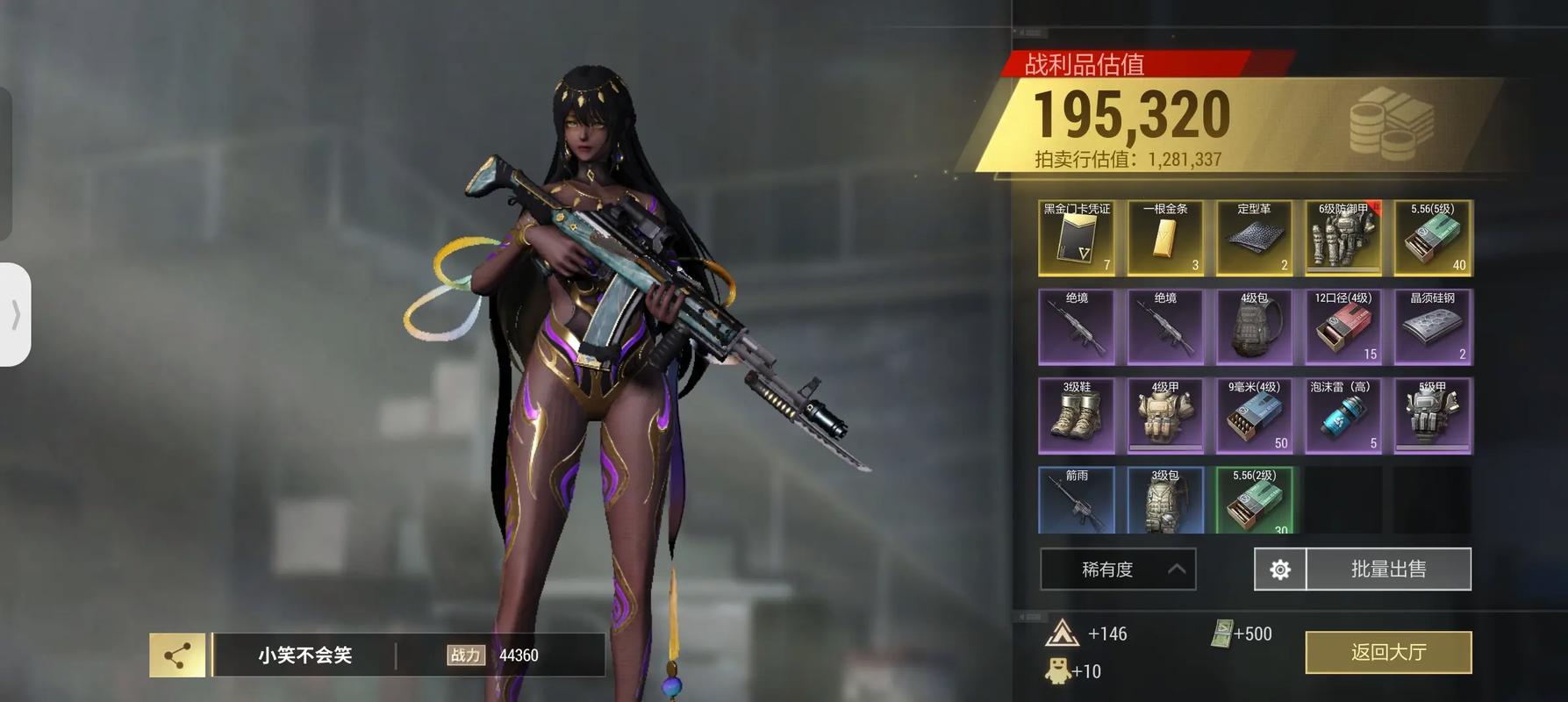Select the 6级防御甲 armor slot

[1343, 239]
